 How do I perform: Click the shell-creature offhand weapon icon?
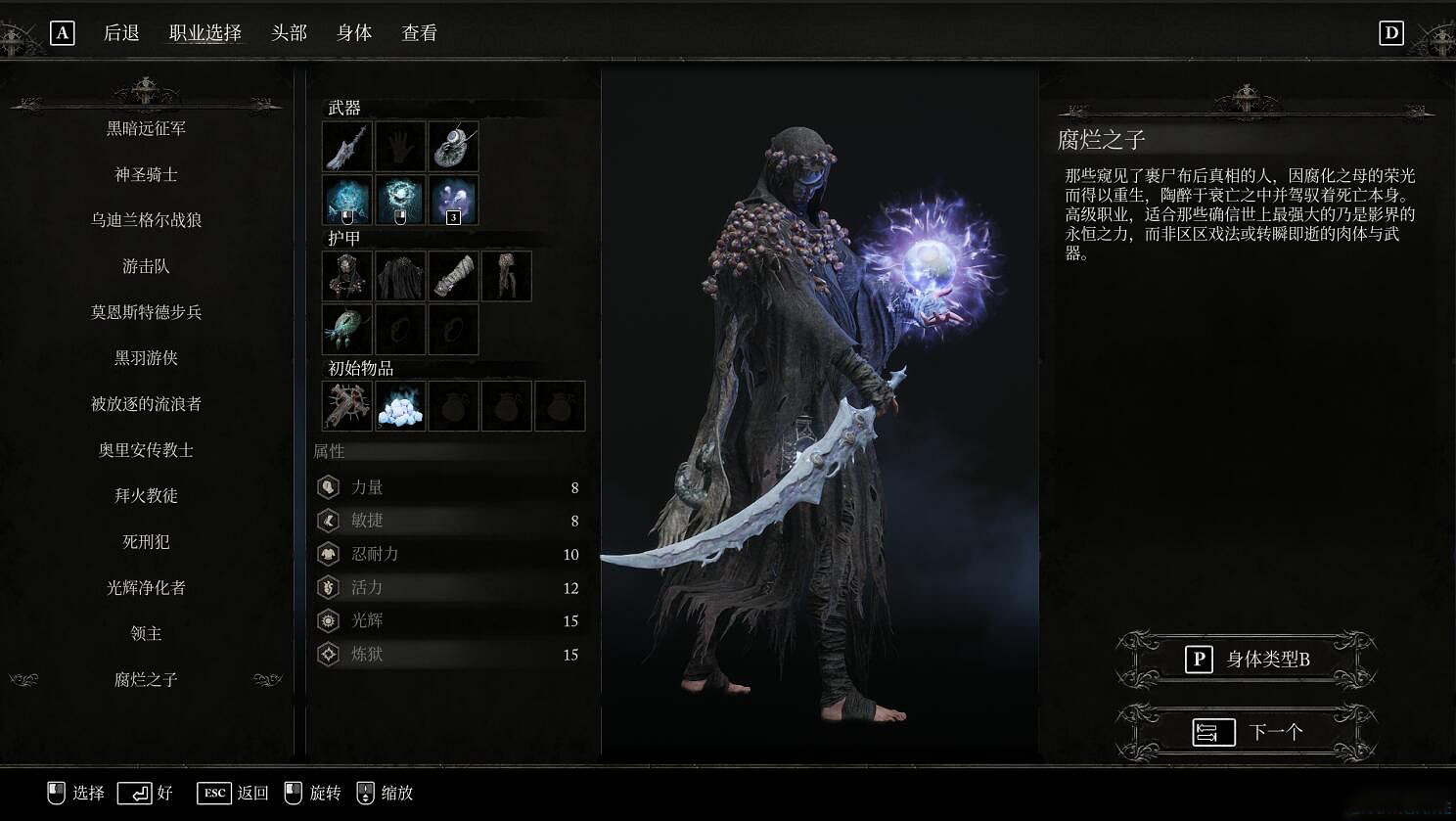[453, 146]
